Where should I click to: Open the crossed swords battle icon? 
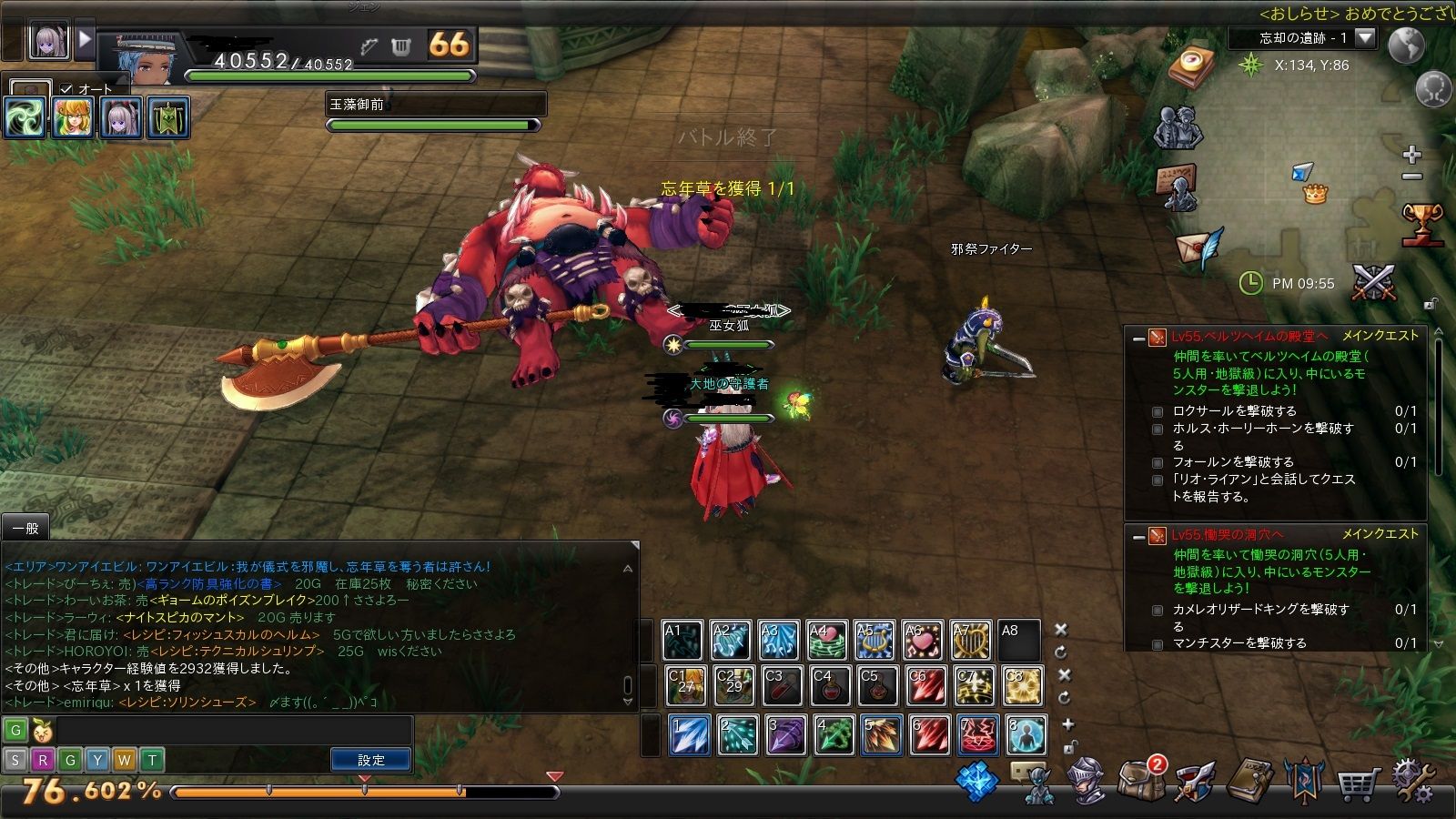pyautogui.click(x=1373, y=283)
